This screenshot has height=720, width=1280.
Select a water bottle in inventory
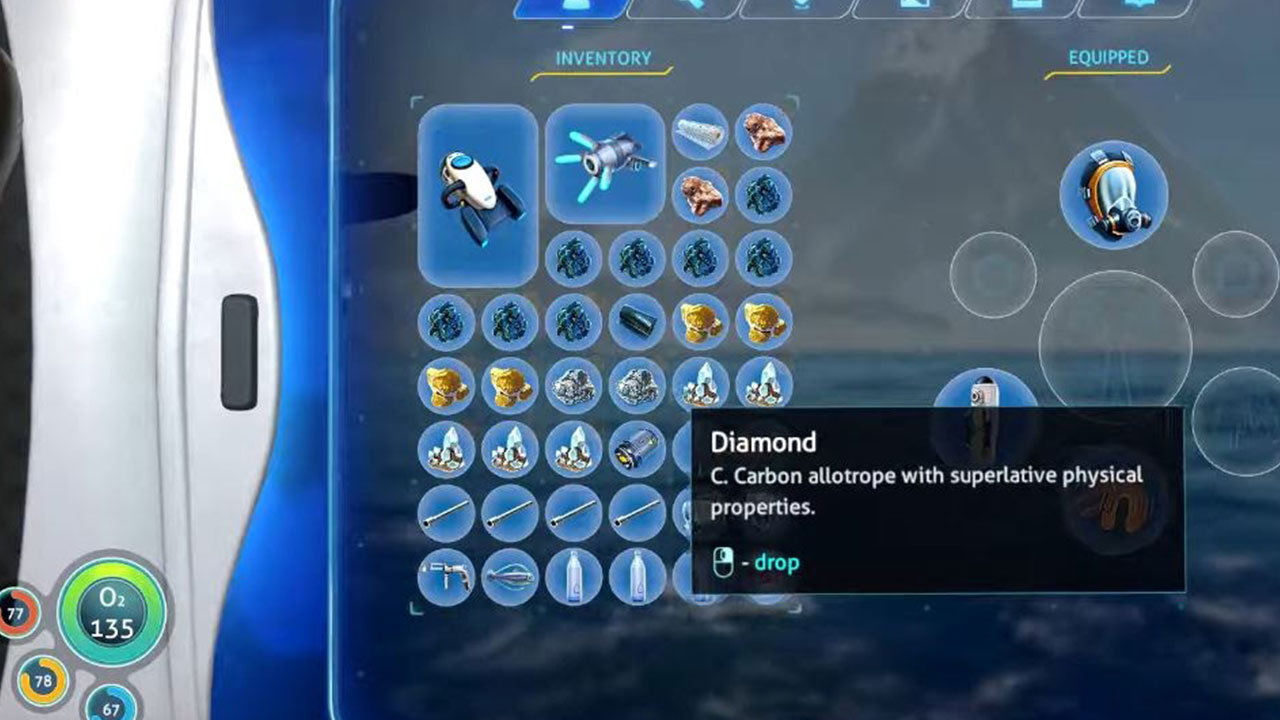pos(576,576)
